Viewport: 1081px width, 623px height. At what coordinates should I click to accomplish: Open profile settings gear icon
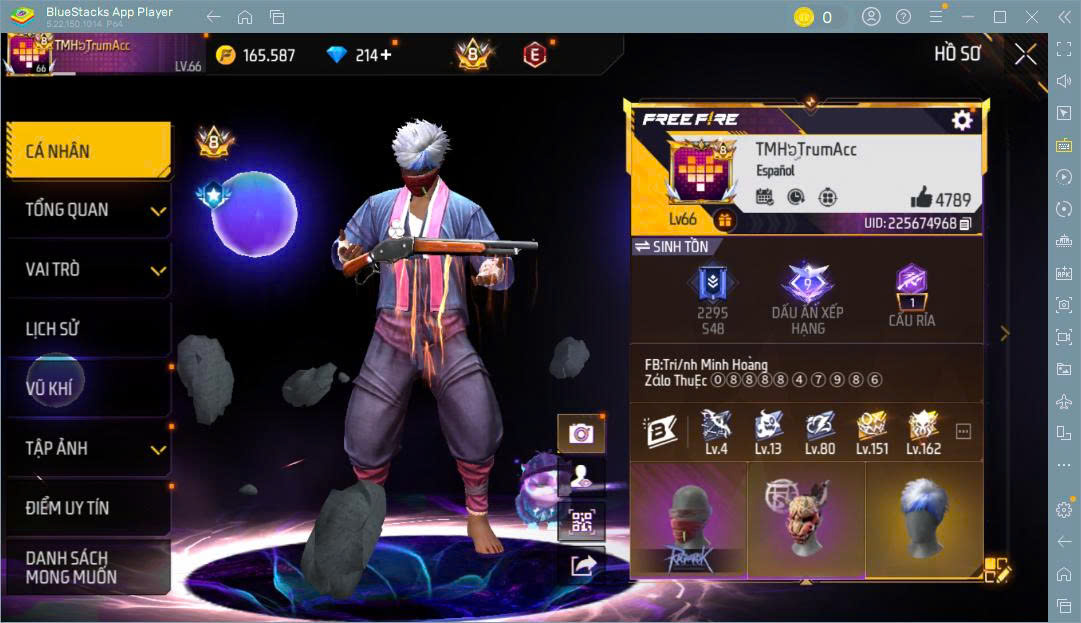[961, 121]
